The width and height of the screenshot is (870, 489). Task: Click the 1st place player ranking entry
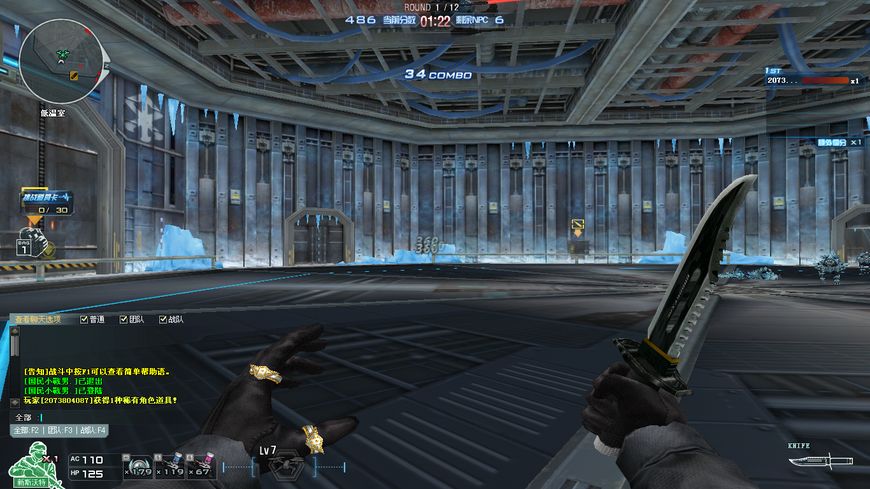(812, 80)
